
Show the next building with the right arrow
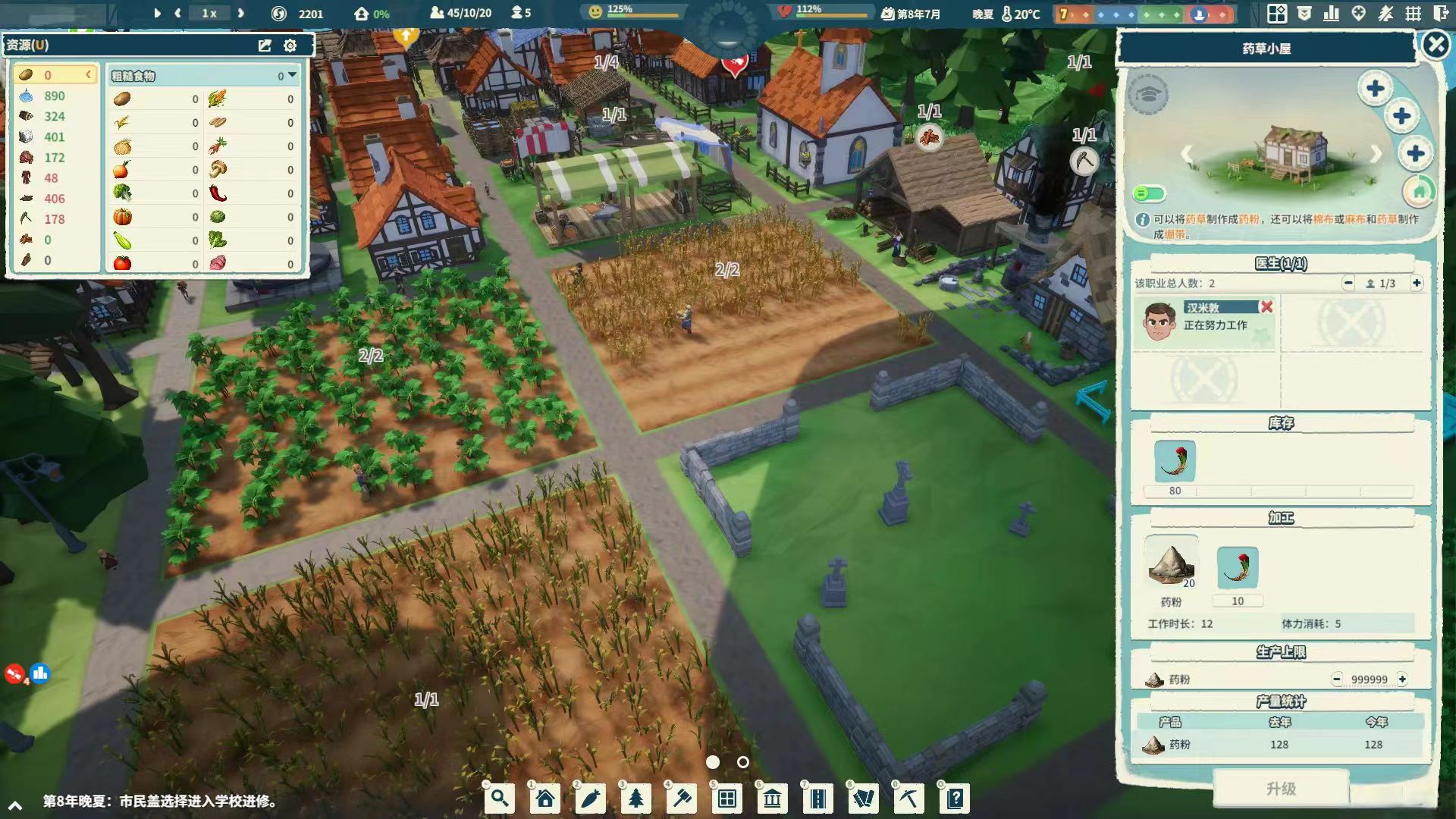(1376, 155)
